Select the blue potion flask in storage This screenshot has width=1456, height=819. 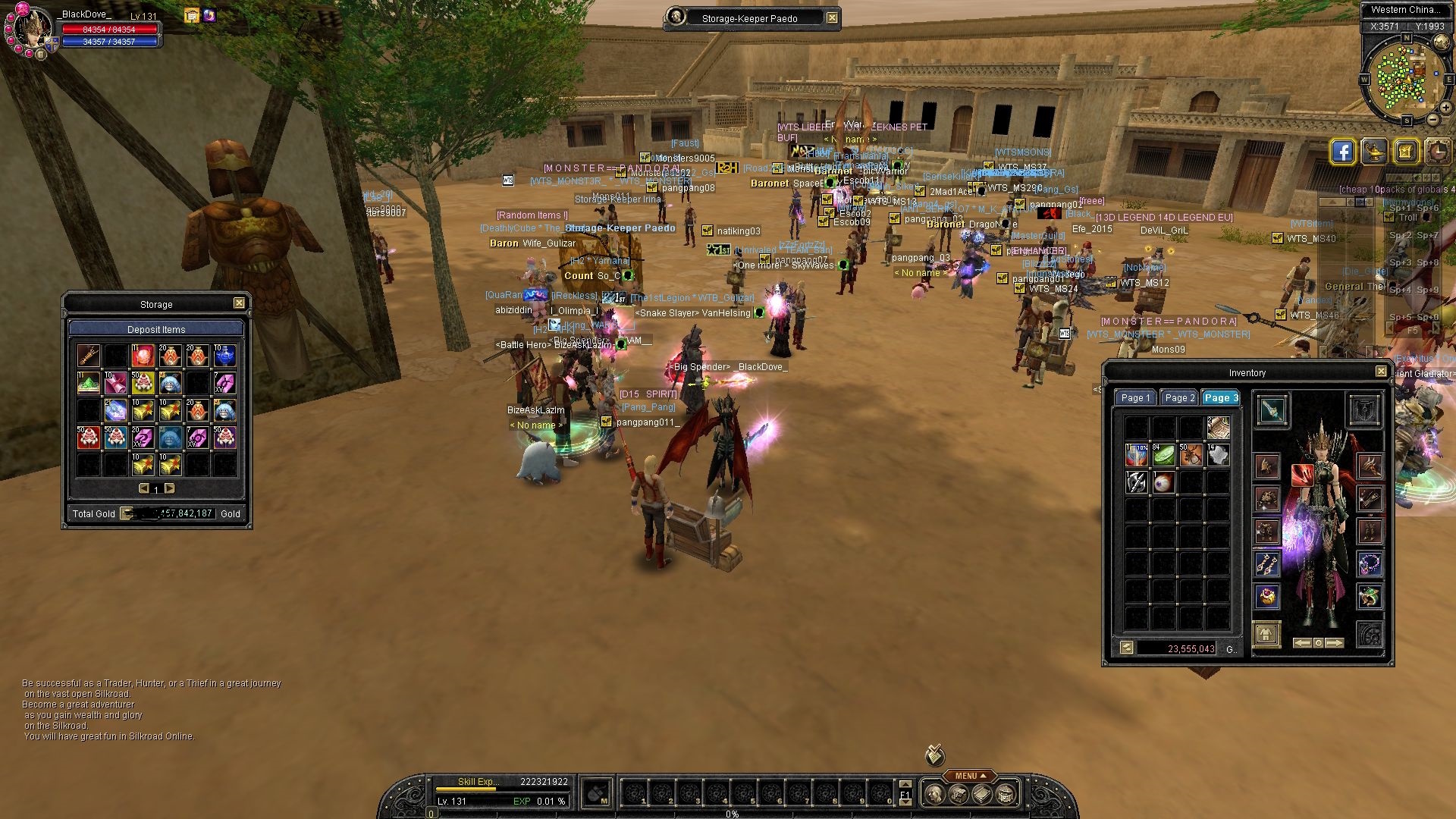point(224,356)
